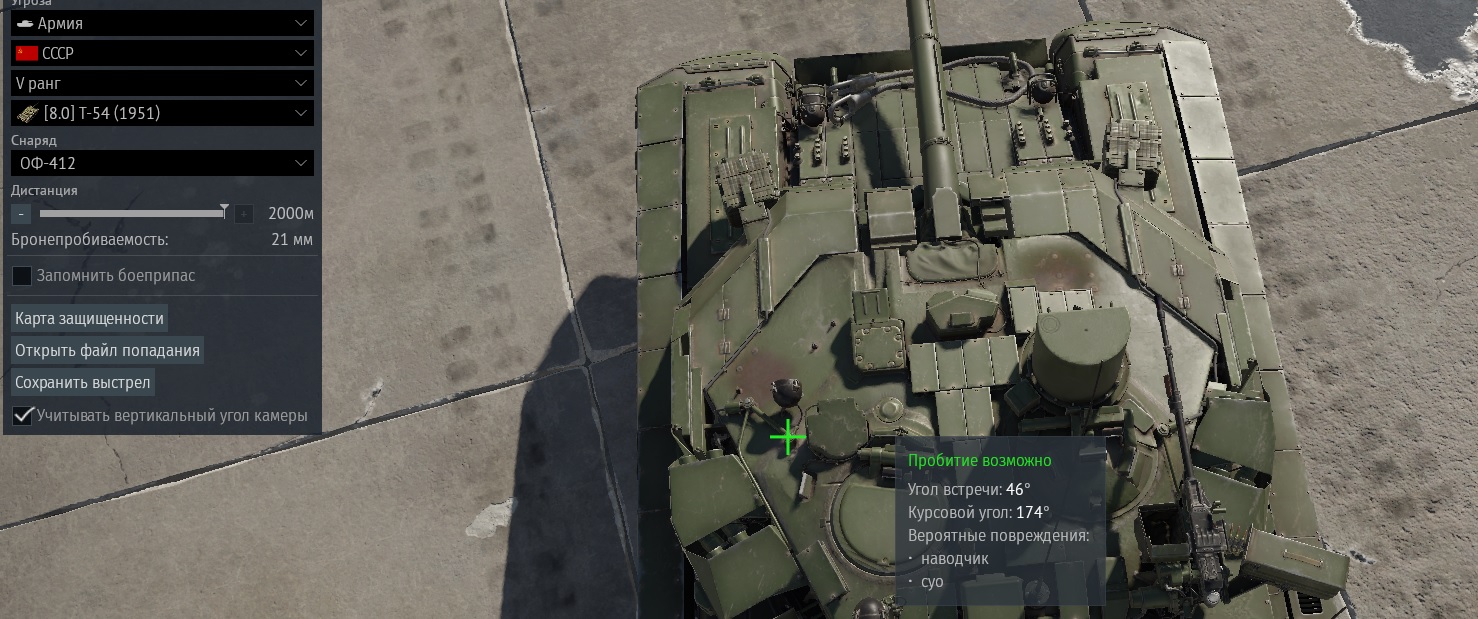Save the shot with Сохранить выстрел

pyautogui.click(x=83, y=382)
